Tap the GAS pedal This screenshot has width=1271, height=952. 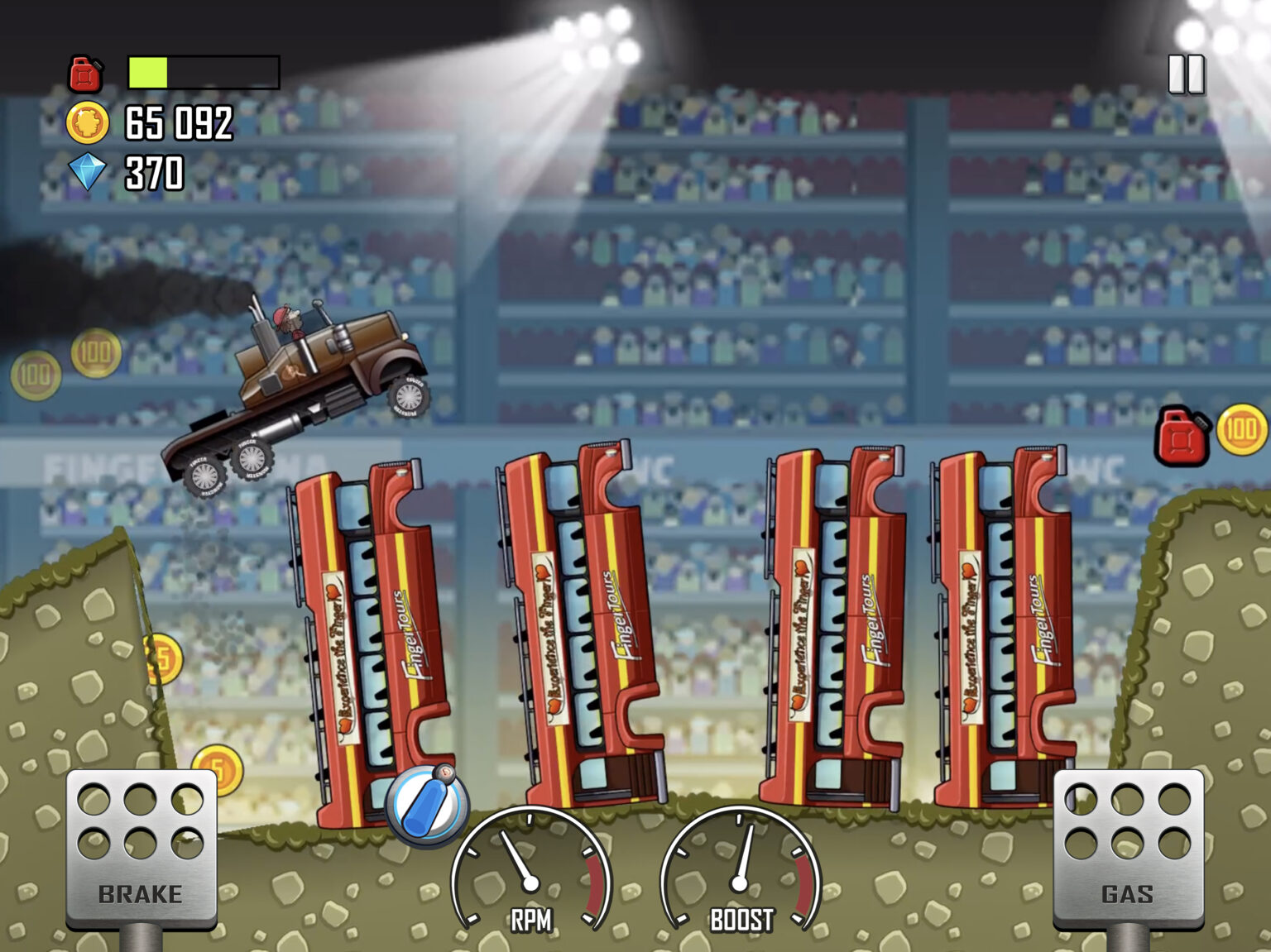click(1130, 844)
